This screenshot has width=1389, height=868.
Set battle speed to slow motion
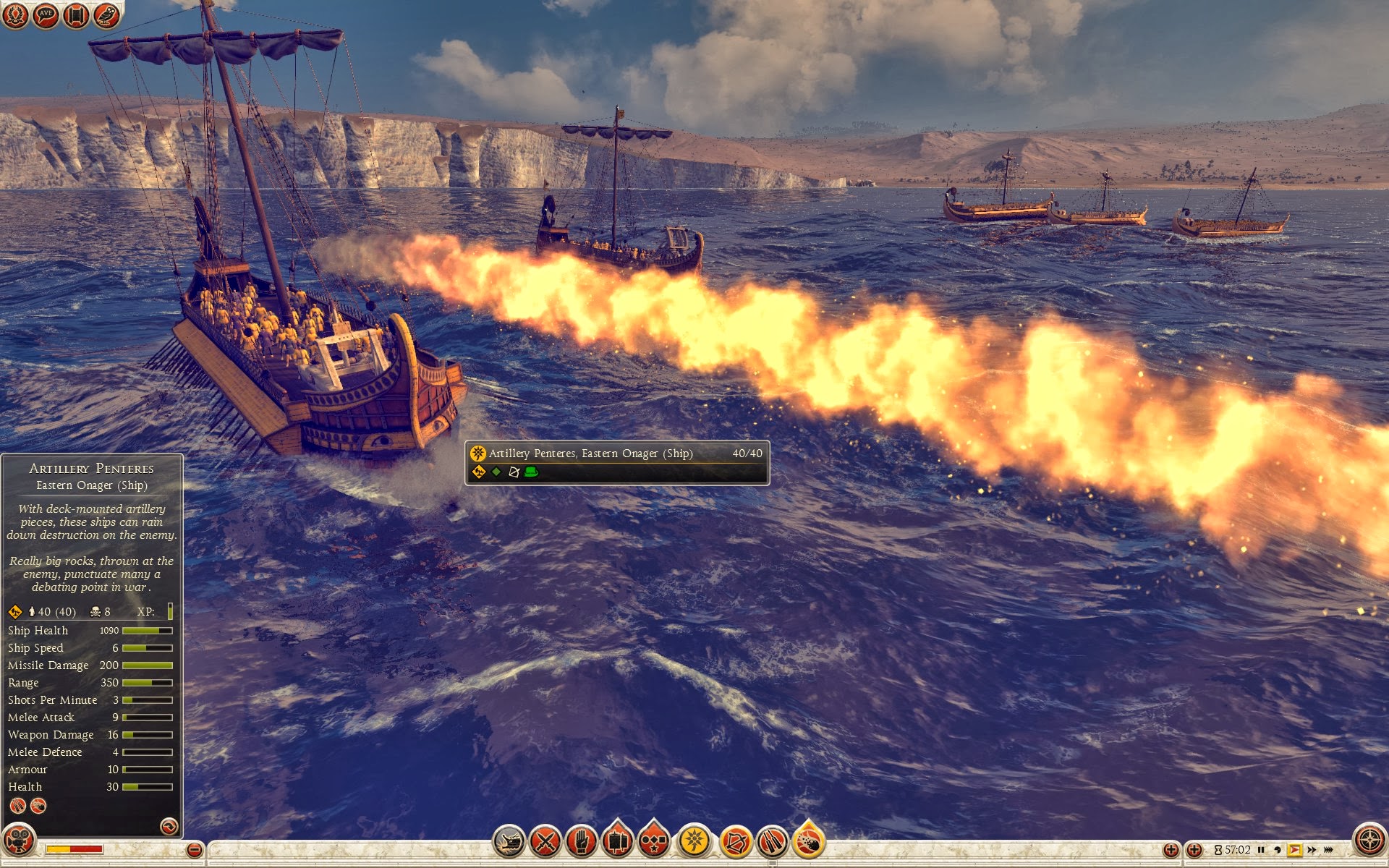click(x=1278, y=850)
